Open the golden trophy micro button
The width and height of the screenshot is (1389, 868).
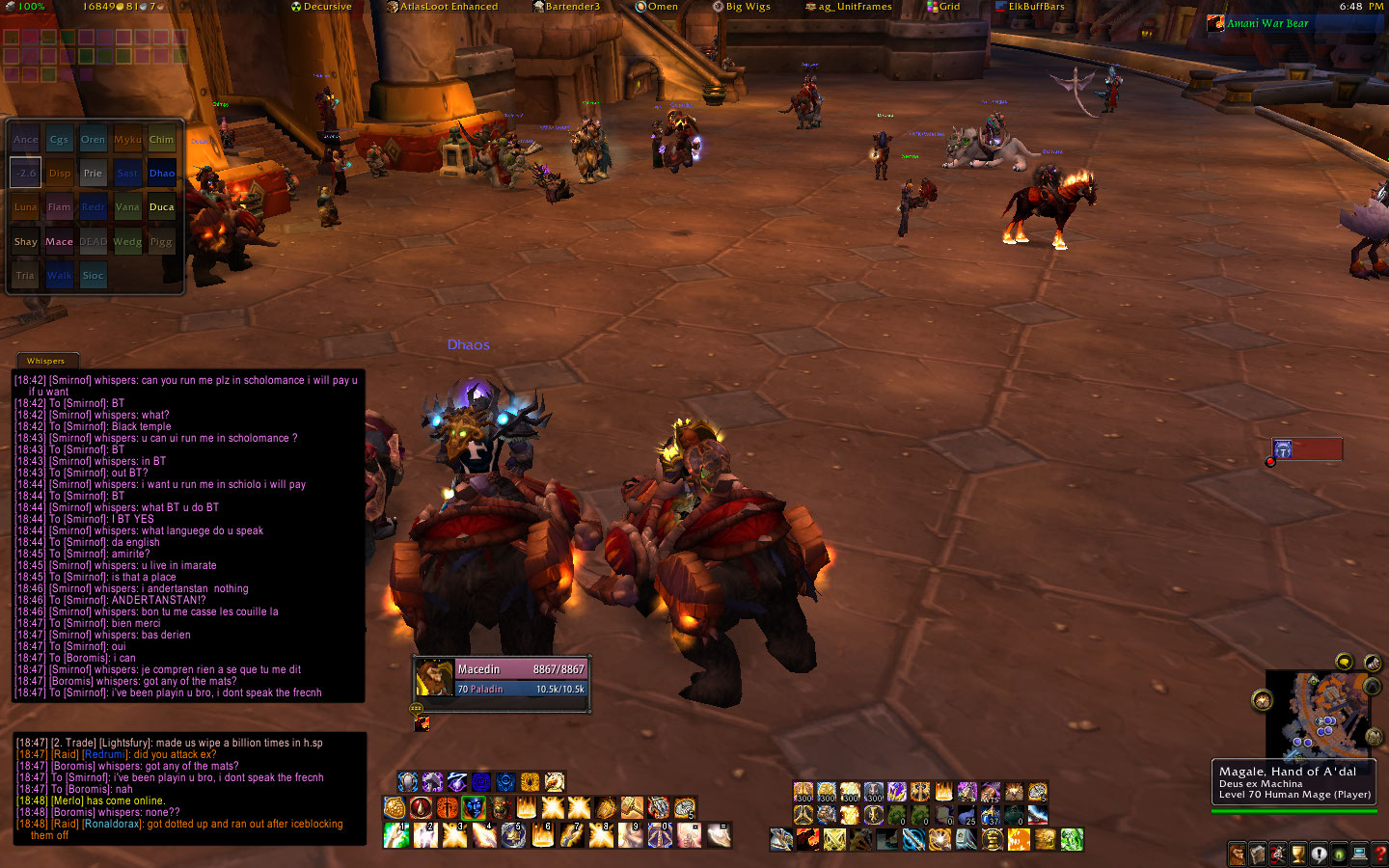click(x=1298, y=854)
